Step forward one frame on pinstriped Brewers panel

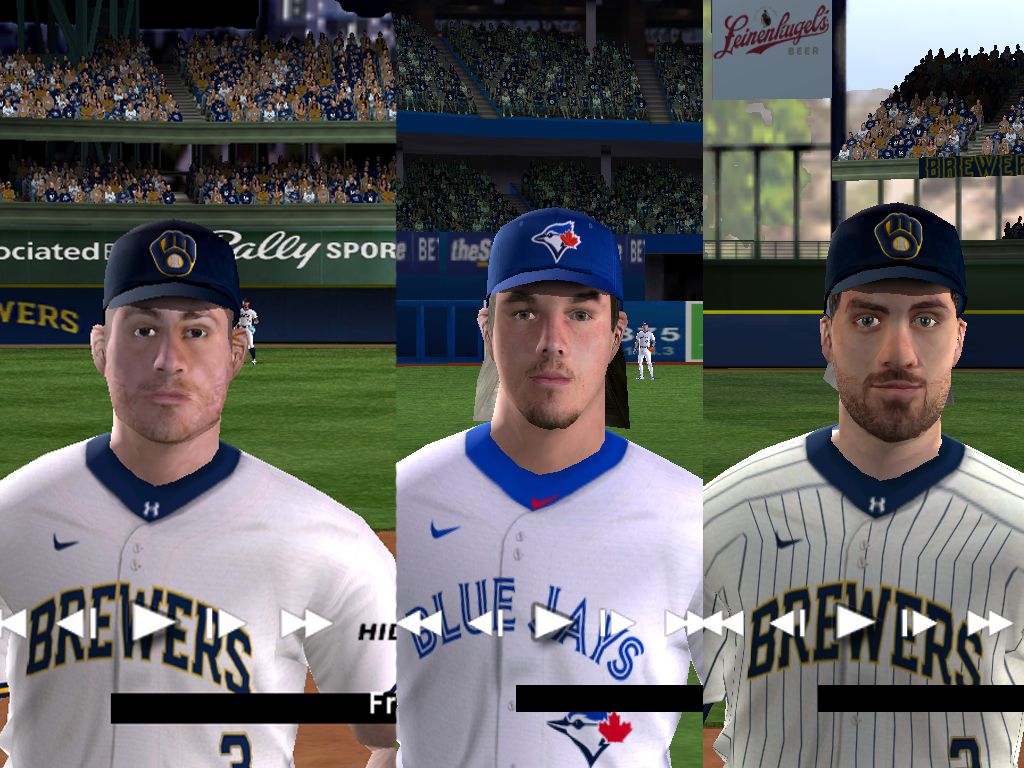tap(918, 623)
